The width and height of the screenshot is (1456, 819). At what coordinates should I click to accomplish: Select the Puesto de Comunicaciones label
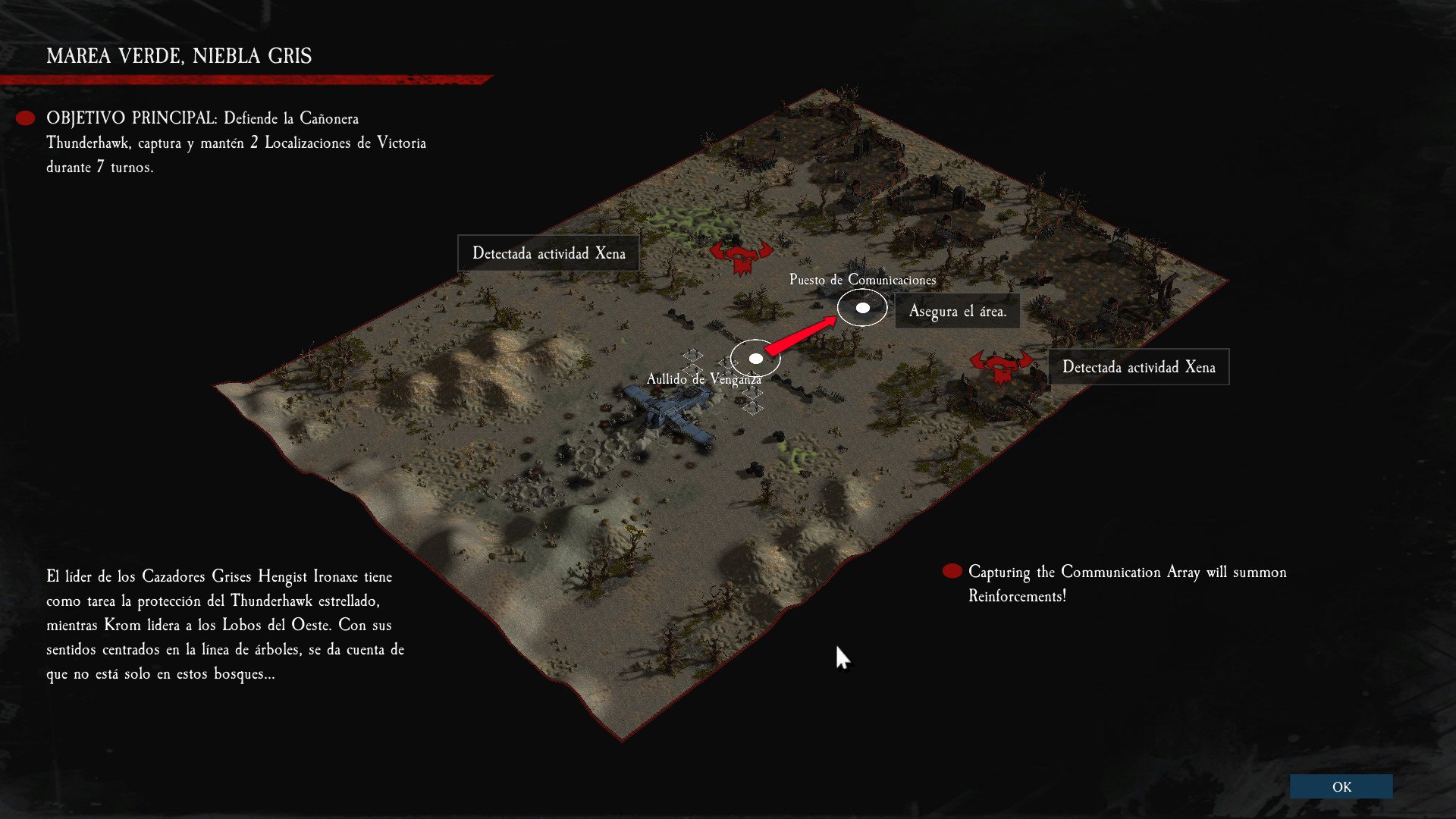pos(863,279)
